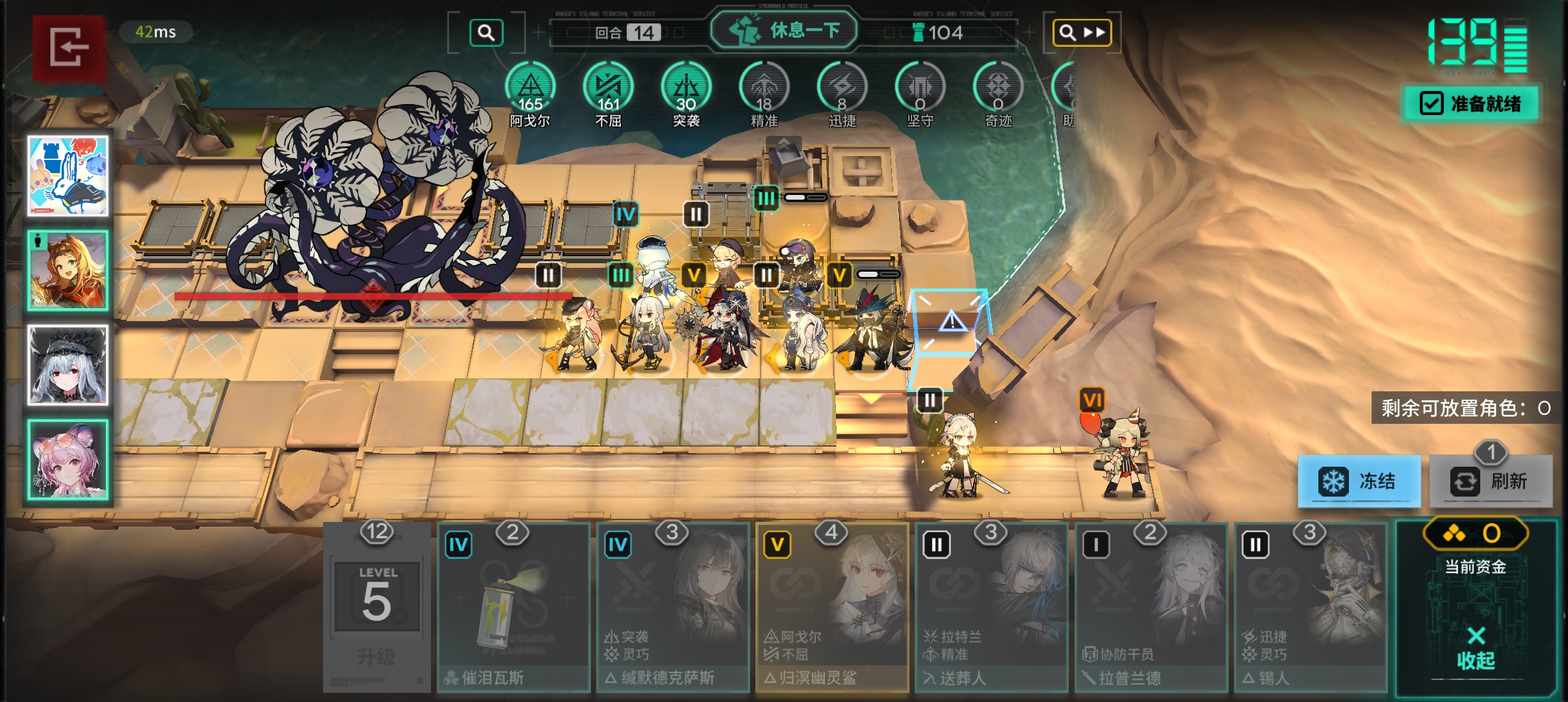Activate the 冻结 freeze shop button
Image resolution: width=1568 pixels, height=702 pixels.
(x=1359, y=481)
